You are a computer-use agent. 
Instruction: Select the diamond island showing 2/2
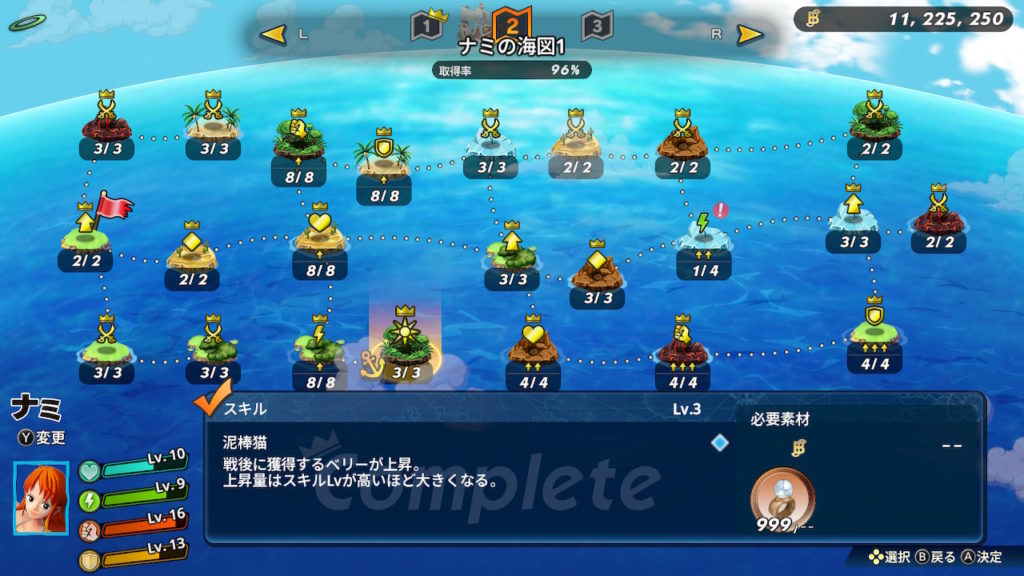coord(191,250)
